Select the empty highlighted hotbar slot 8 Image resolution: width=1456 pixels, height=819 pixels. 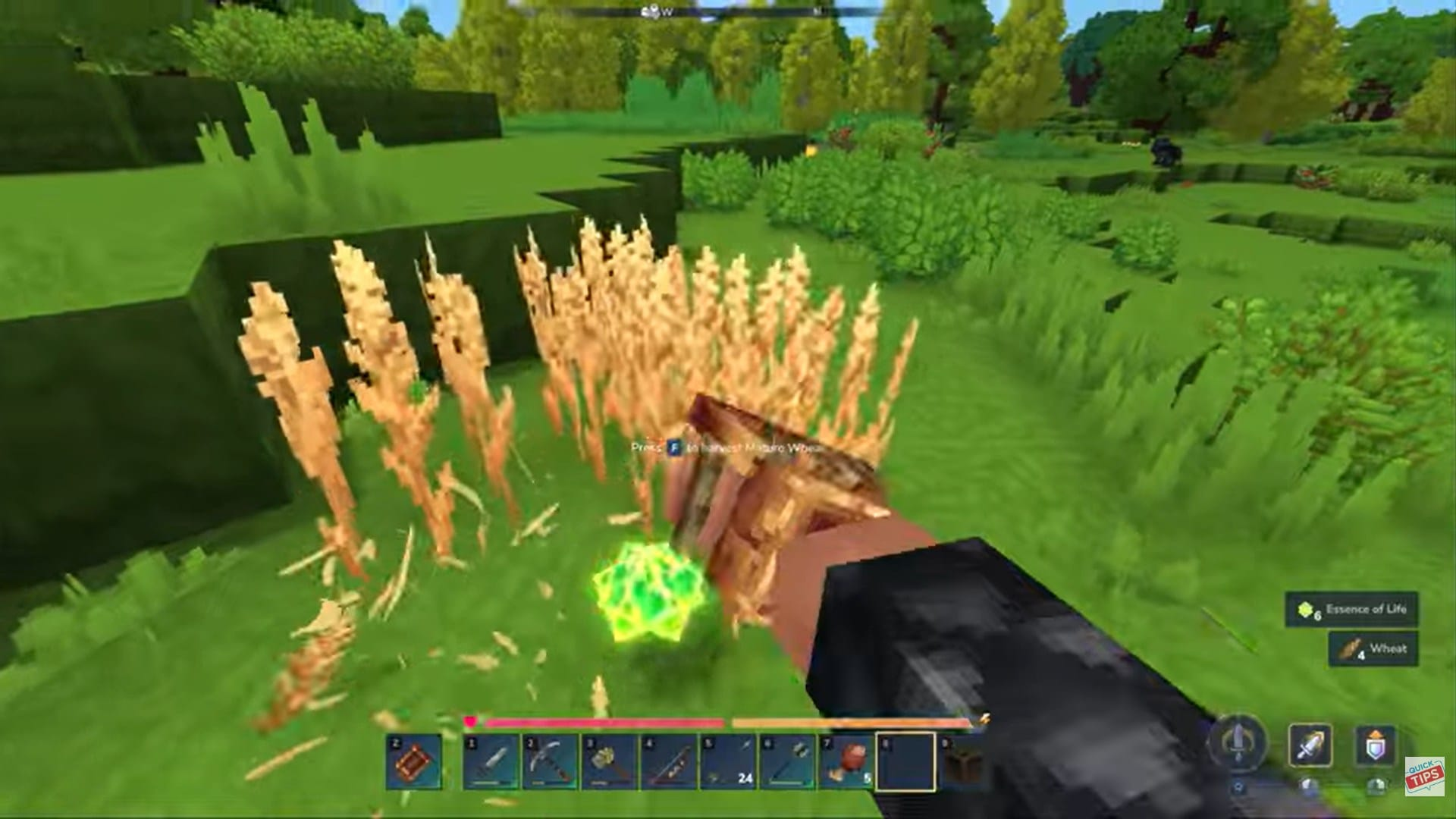pyautogui.click(x=902, y=761)
